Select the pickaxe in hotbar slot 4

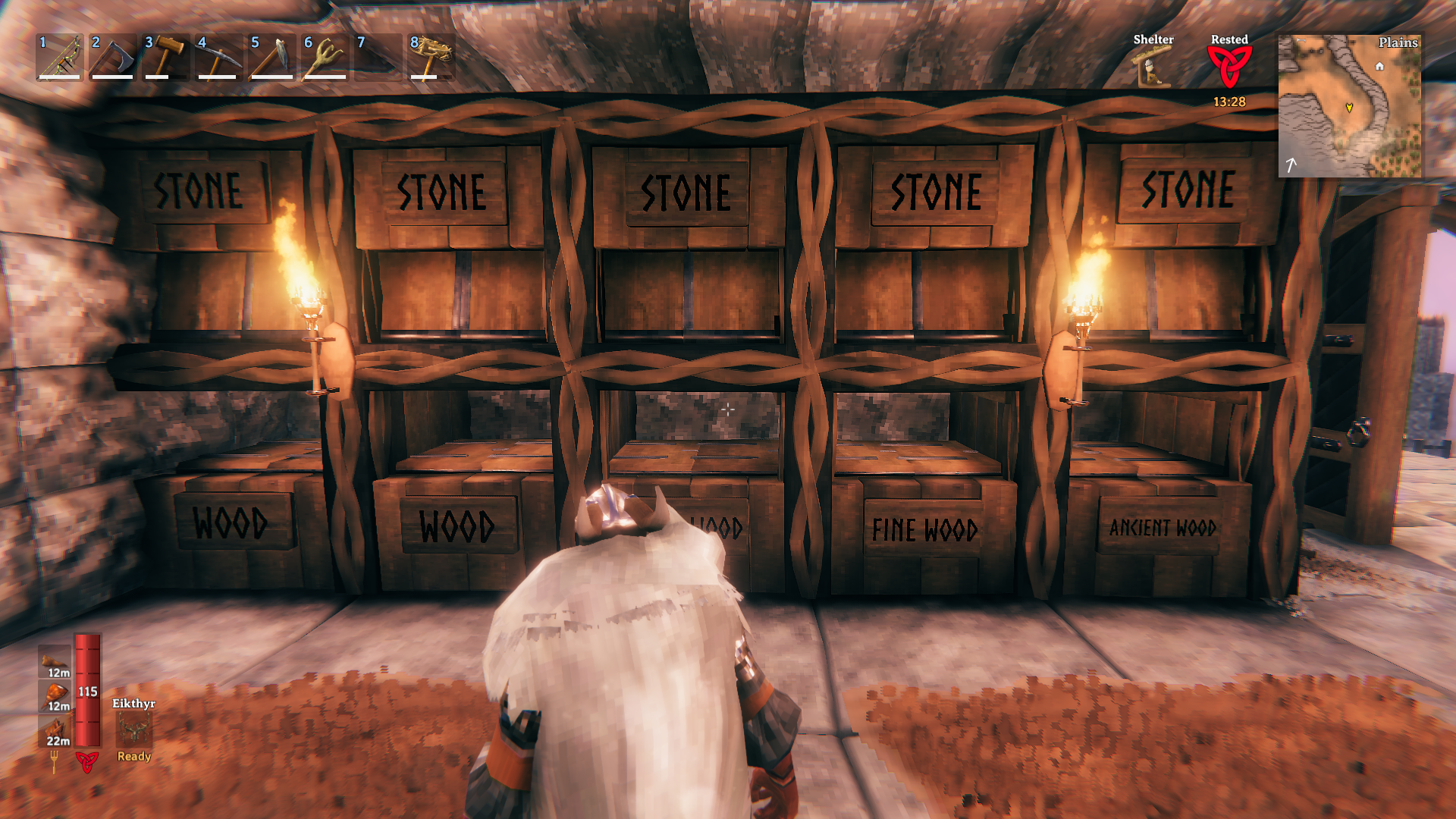219,57
